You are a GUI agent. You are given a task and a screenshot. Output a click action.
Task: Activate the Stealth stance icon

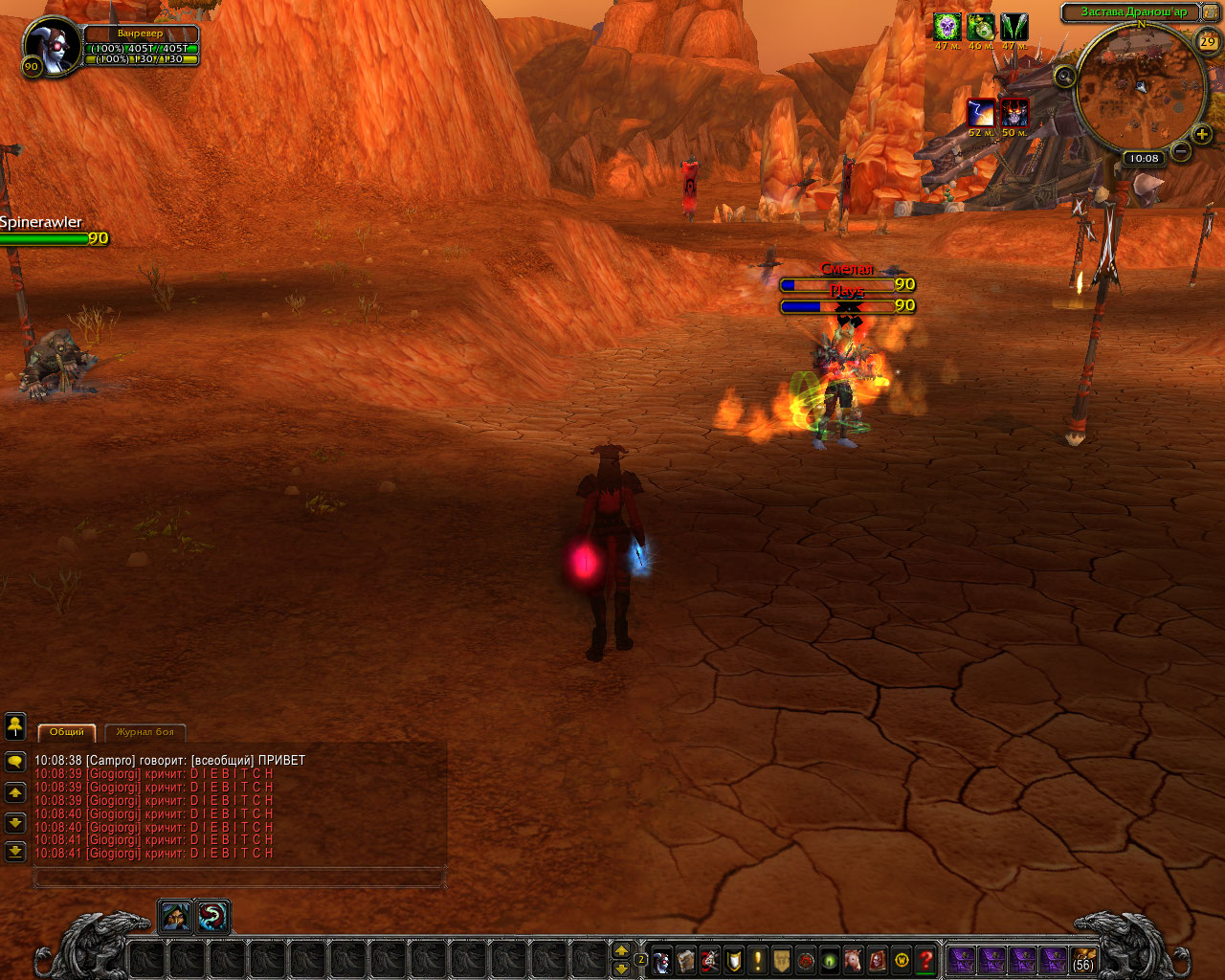(175, 918)
